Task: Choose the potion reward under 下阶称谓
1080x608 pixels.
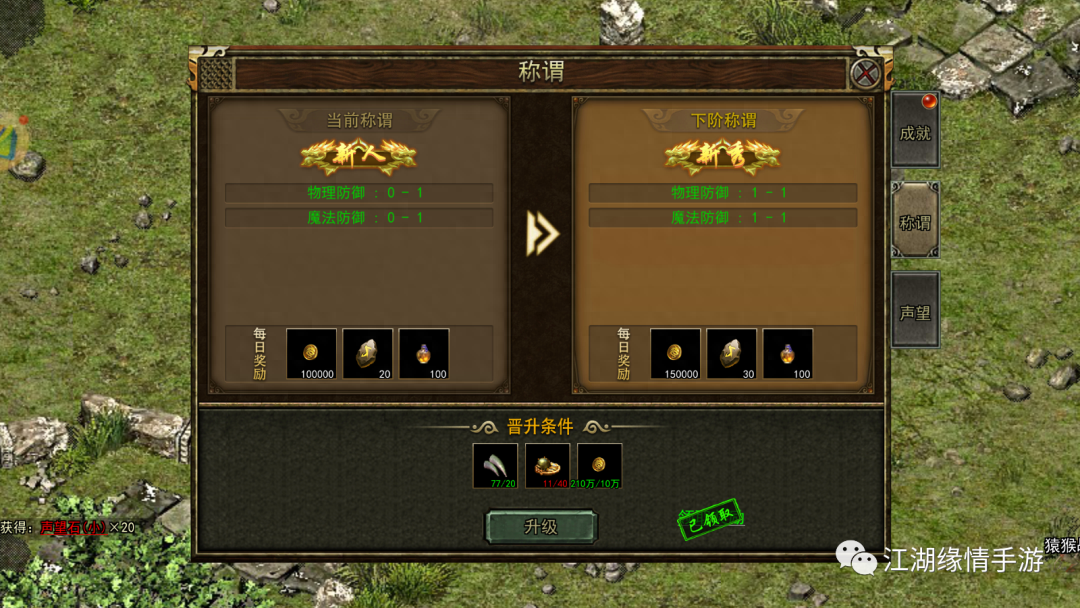Action: pyautogui.click(x=788, y=354)
